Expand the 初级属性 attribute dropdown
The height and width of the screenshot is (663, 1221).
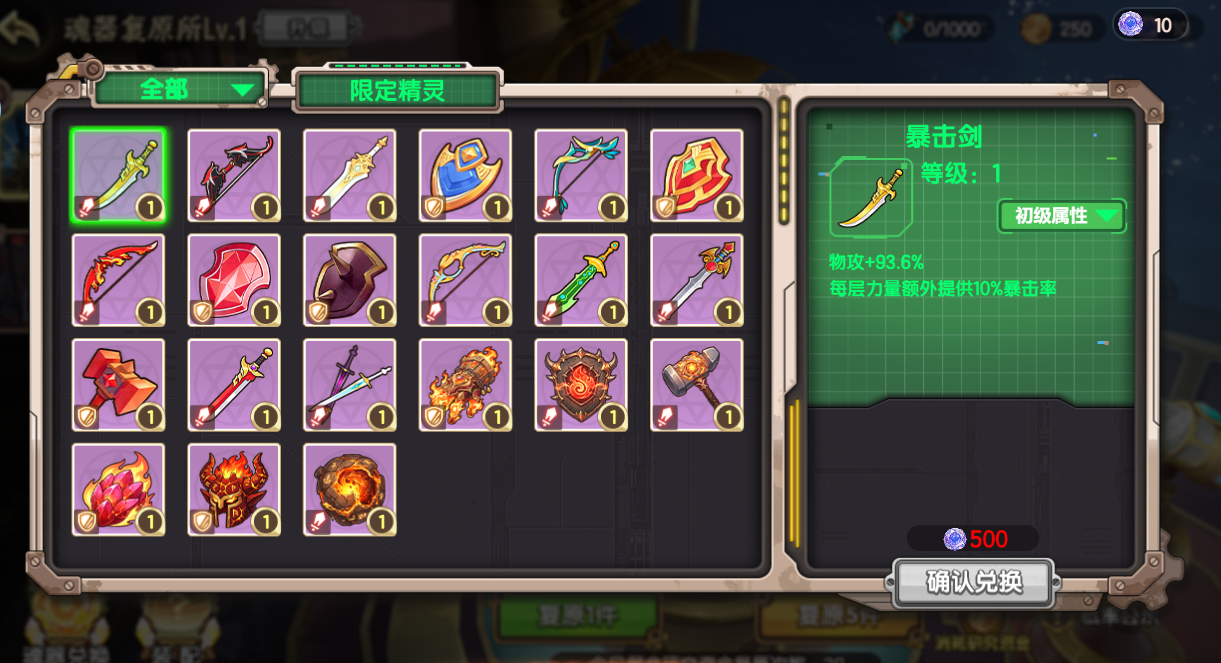tap(1062, 215)
